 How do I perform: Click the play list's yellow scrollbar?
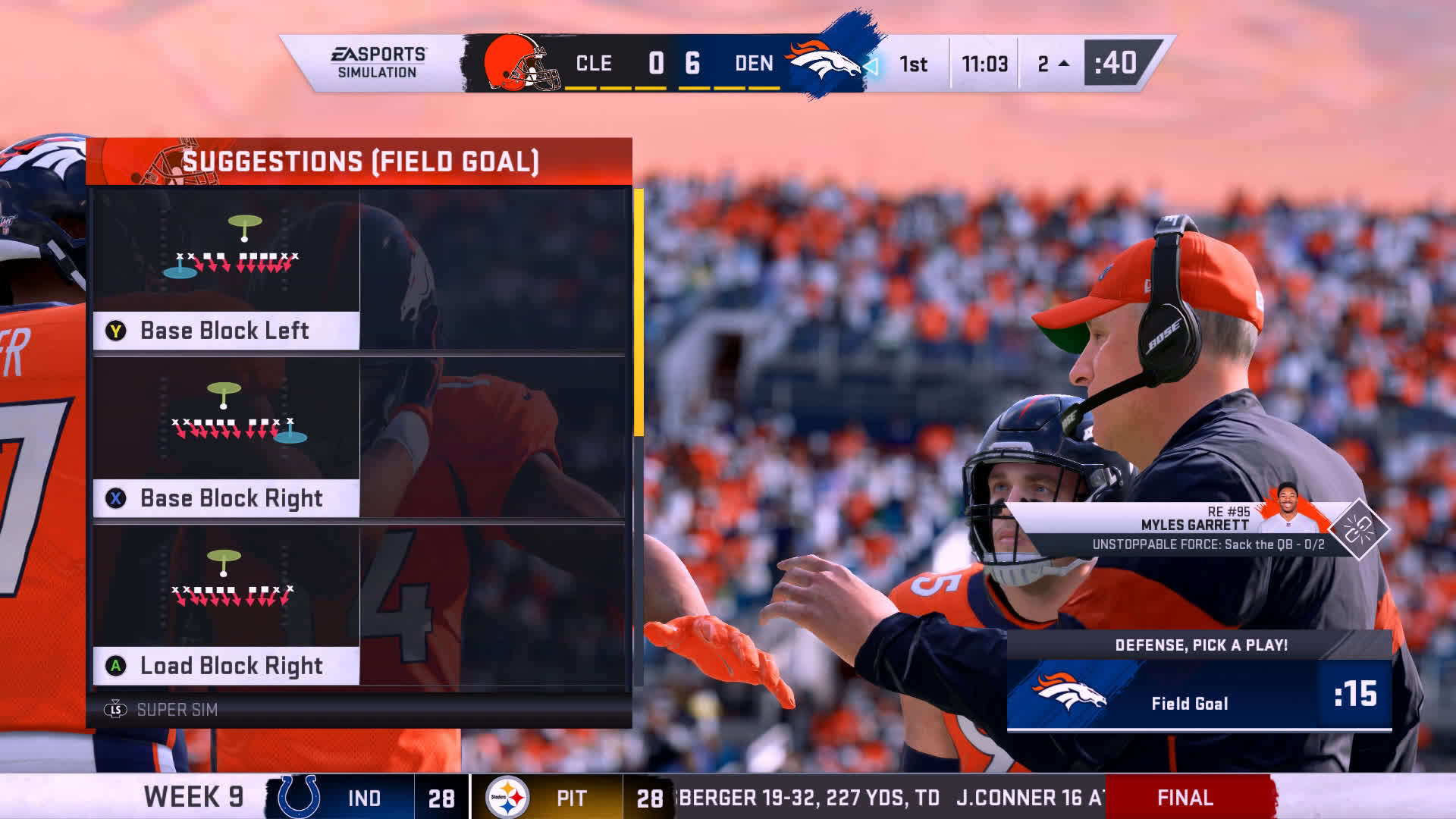[639, 312]
